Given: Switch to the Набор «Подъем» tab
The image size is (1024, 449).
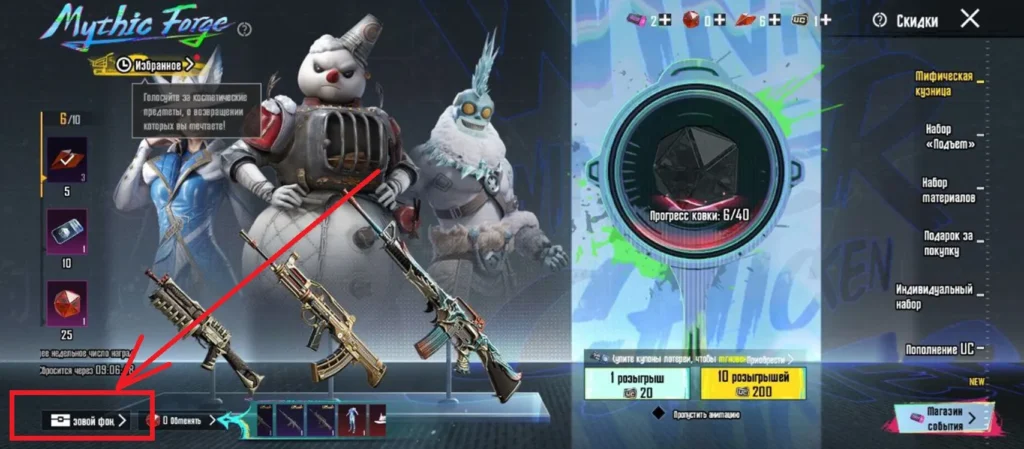Looking at the screenshot, I should [x=951, y=136].
